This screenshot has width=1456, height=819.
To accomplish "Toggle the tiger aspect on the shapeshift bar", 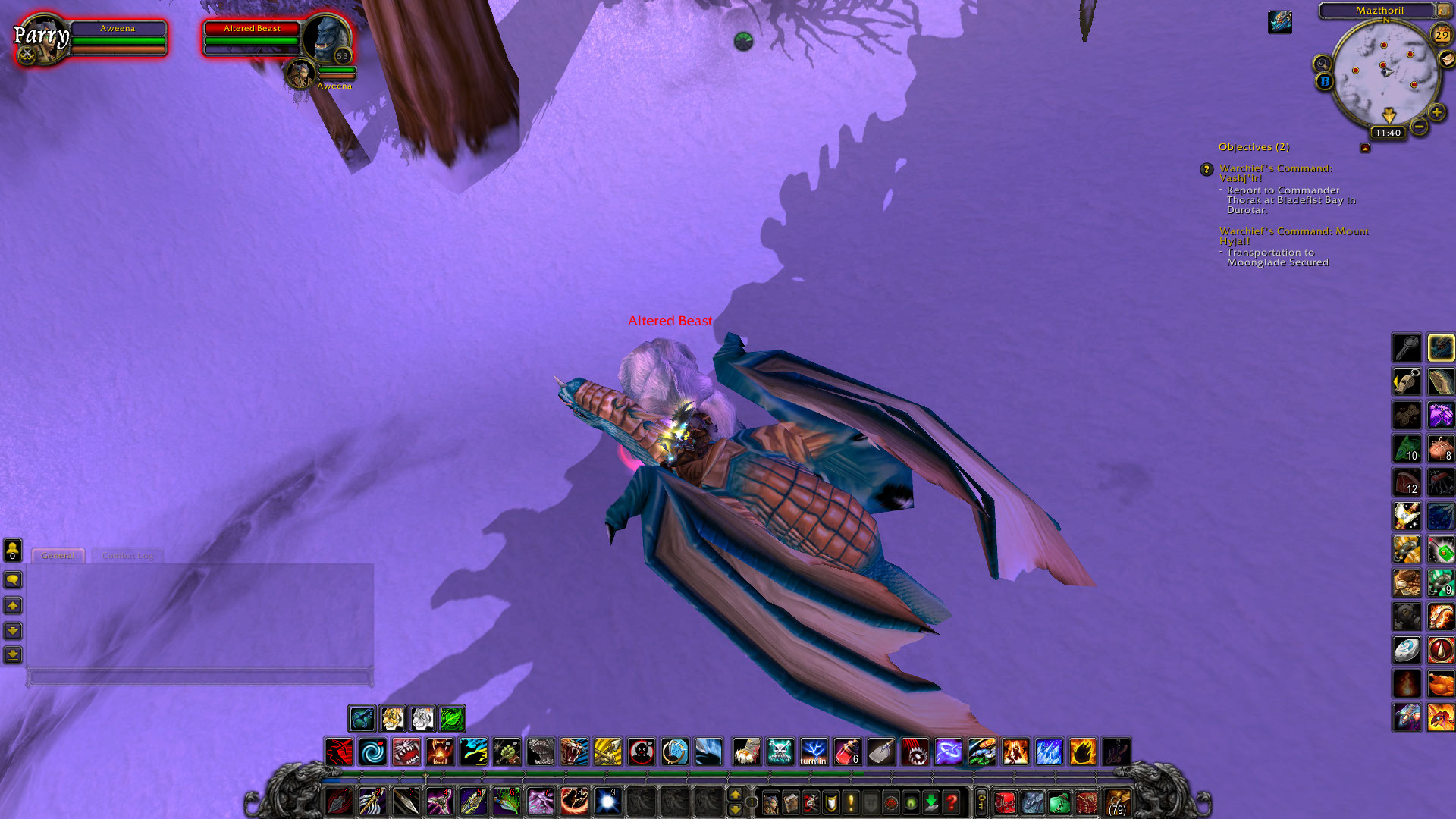I will pos(394,719).
